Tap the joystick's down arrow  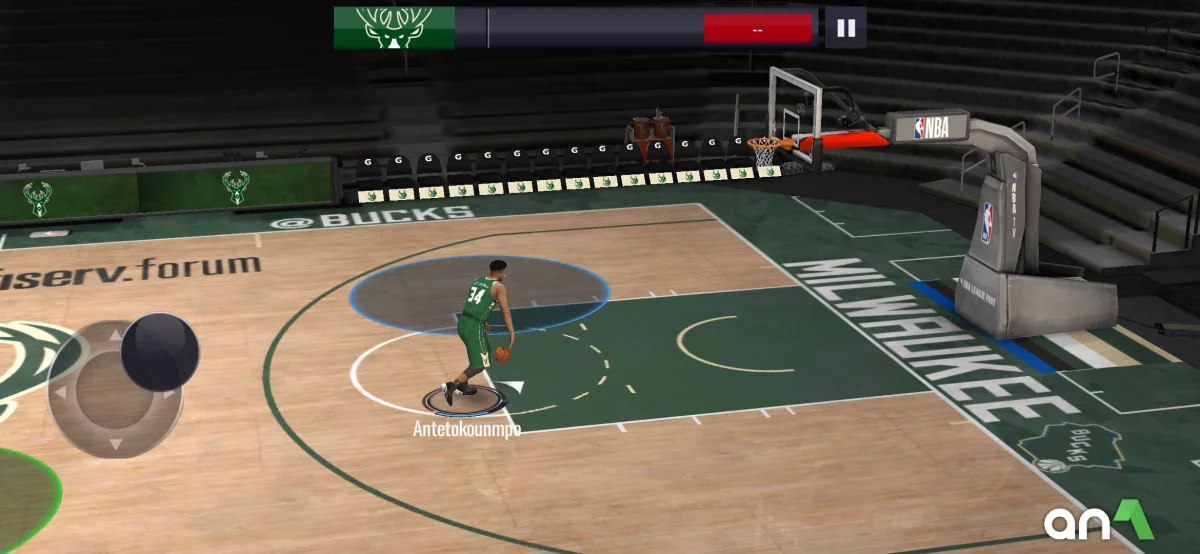pyautogui.click(x=114, y=443)
